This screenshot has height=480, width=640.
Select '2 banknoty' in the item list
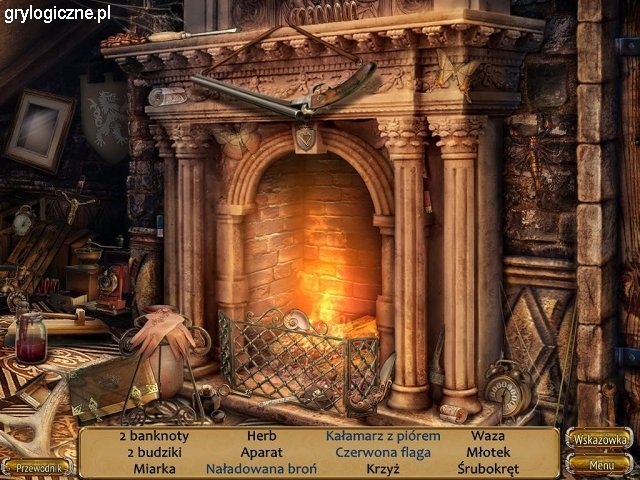(x=153, y=436)
